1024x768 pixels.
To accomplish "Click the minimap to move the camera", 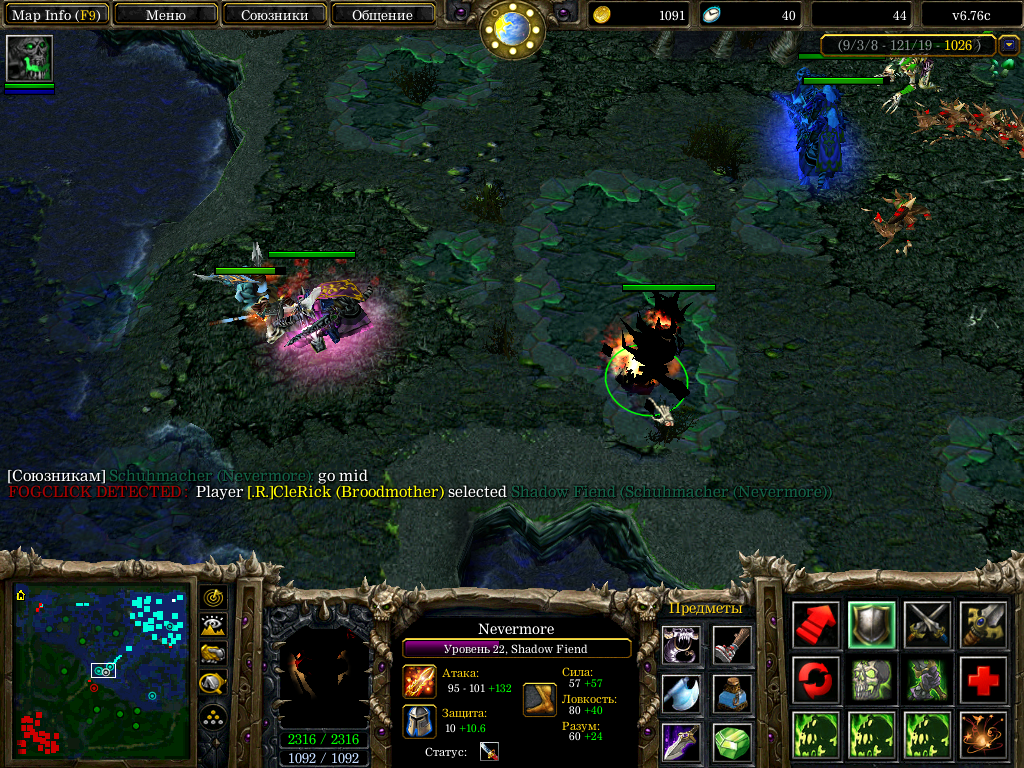I will coord(102,670).
